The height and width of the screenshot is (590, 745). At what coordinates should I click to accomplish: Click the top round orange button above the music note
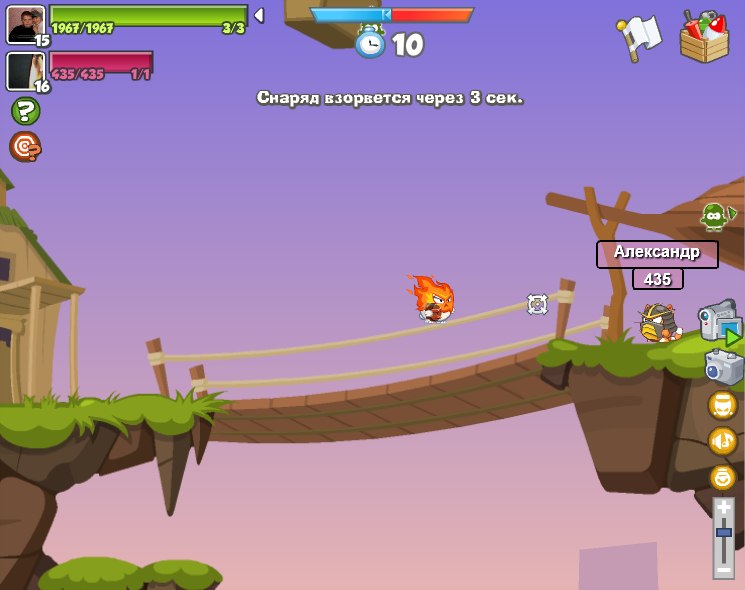point(722,405)
